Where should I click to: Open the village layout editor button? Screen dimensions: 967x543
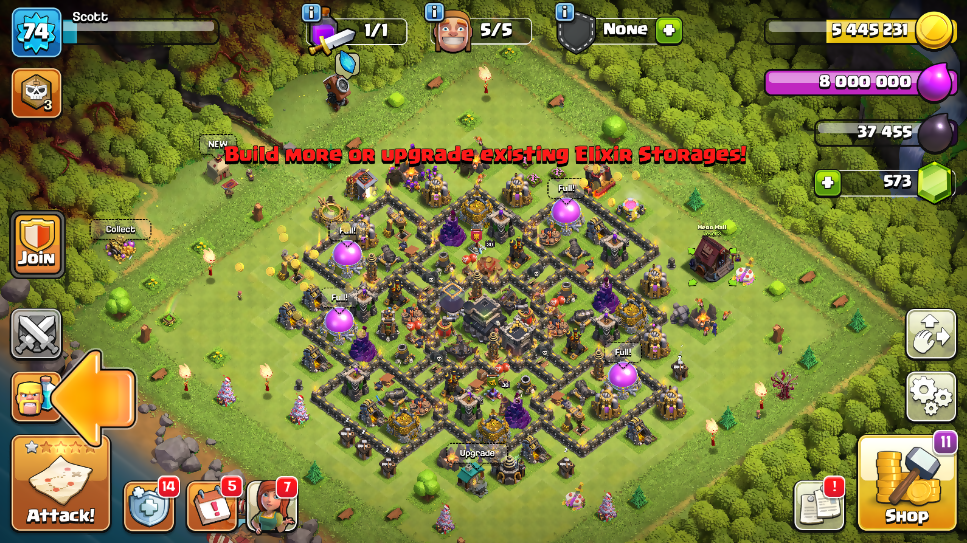(x=930, y=334)
